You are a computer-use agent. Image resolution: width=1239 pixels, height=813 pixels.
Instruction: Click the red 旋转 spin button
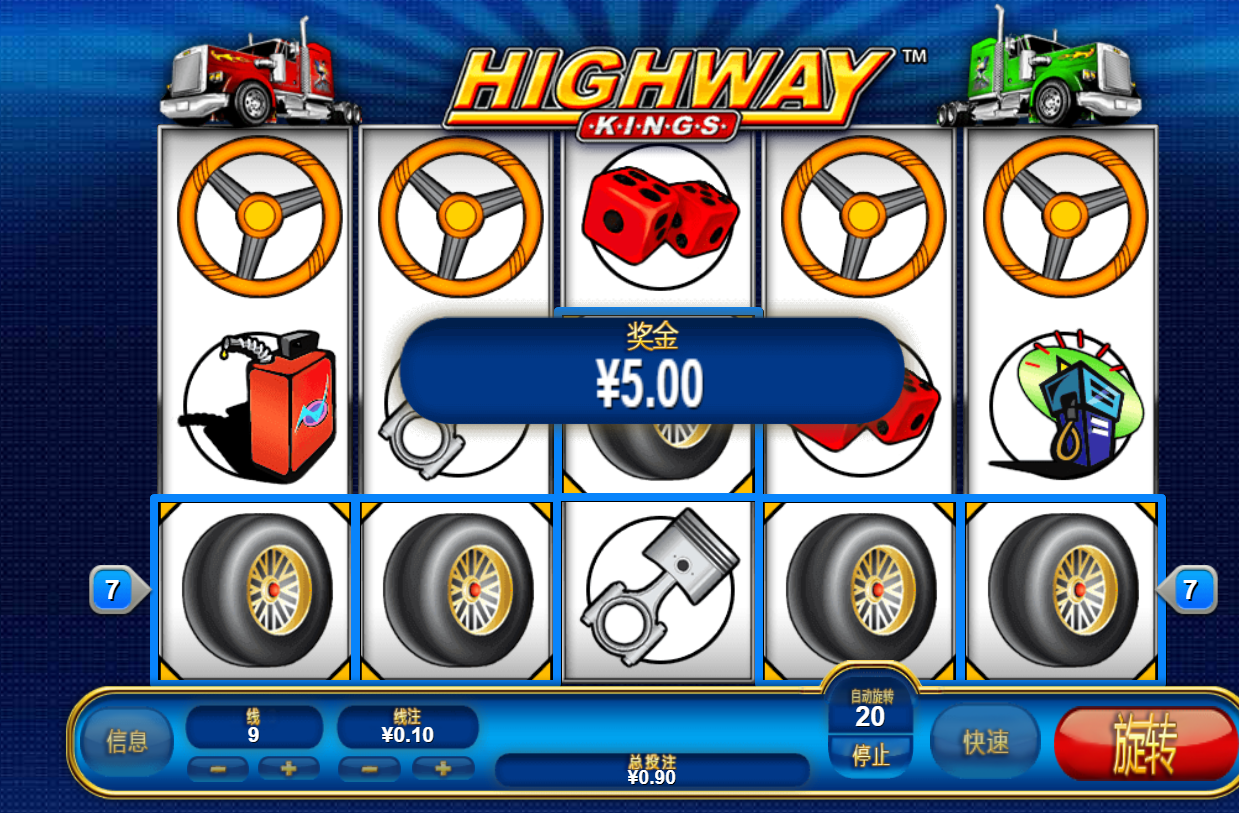pyautogui.click(x=1145, y=744)
